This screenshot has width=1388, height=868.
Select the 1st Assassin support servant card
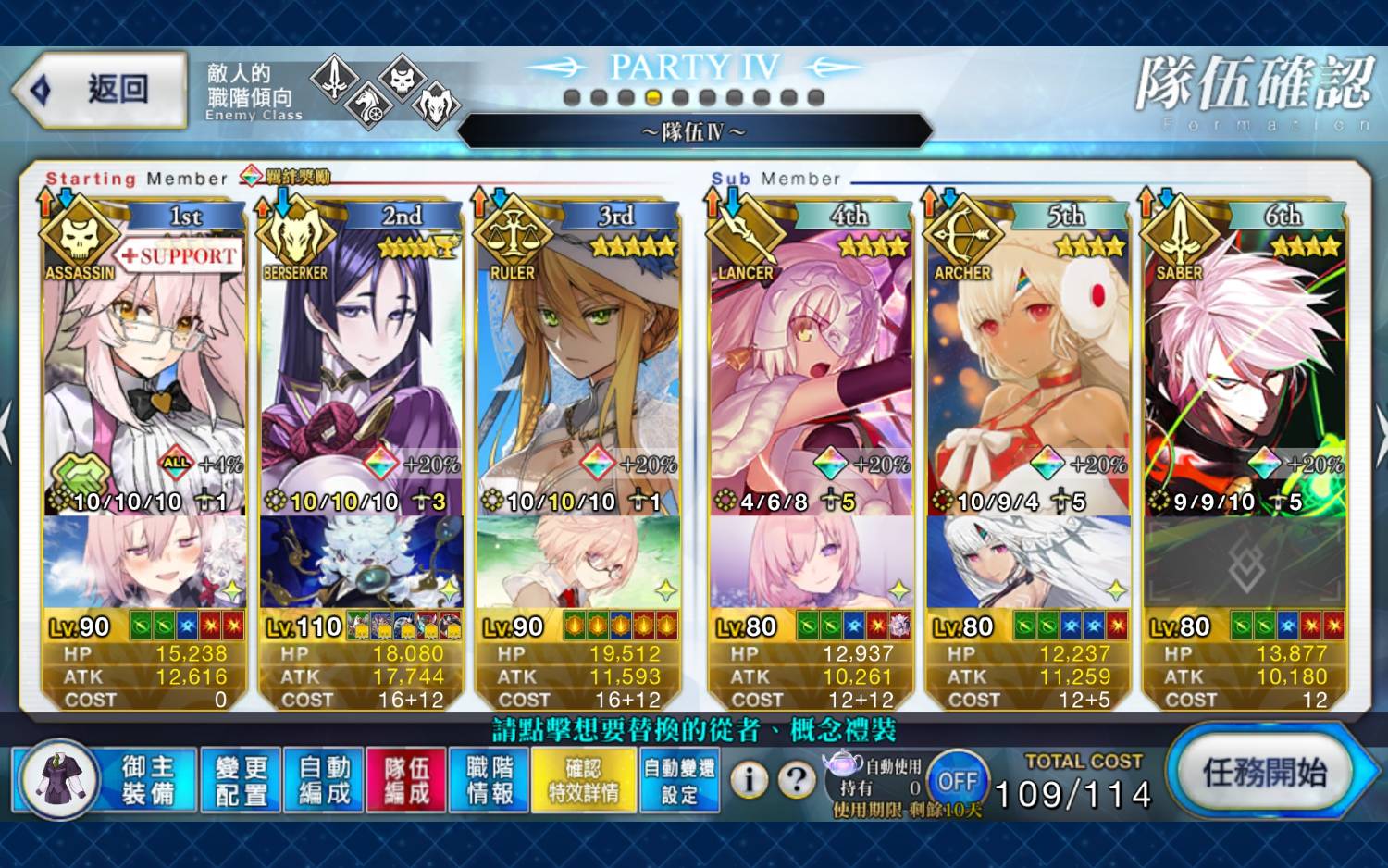tap(143, 370)
